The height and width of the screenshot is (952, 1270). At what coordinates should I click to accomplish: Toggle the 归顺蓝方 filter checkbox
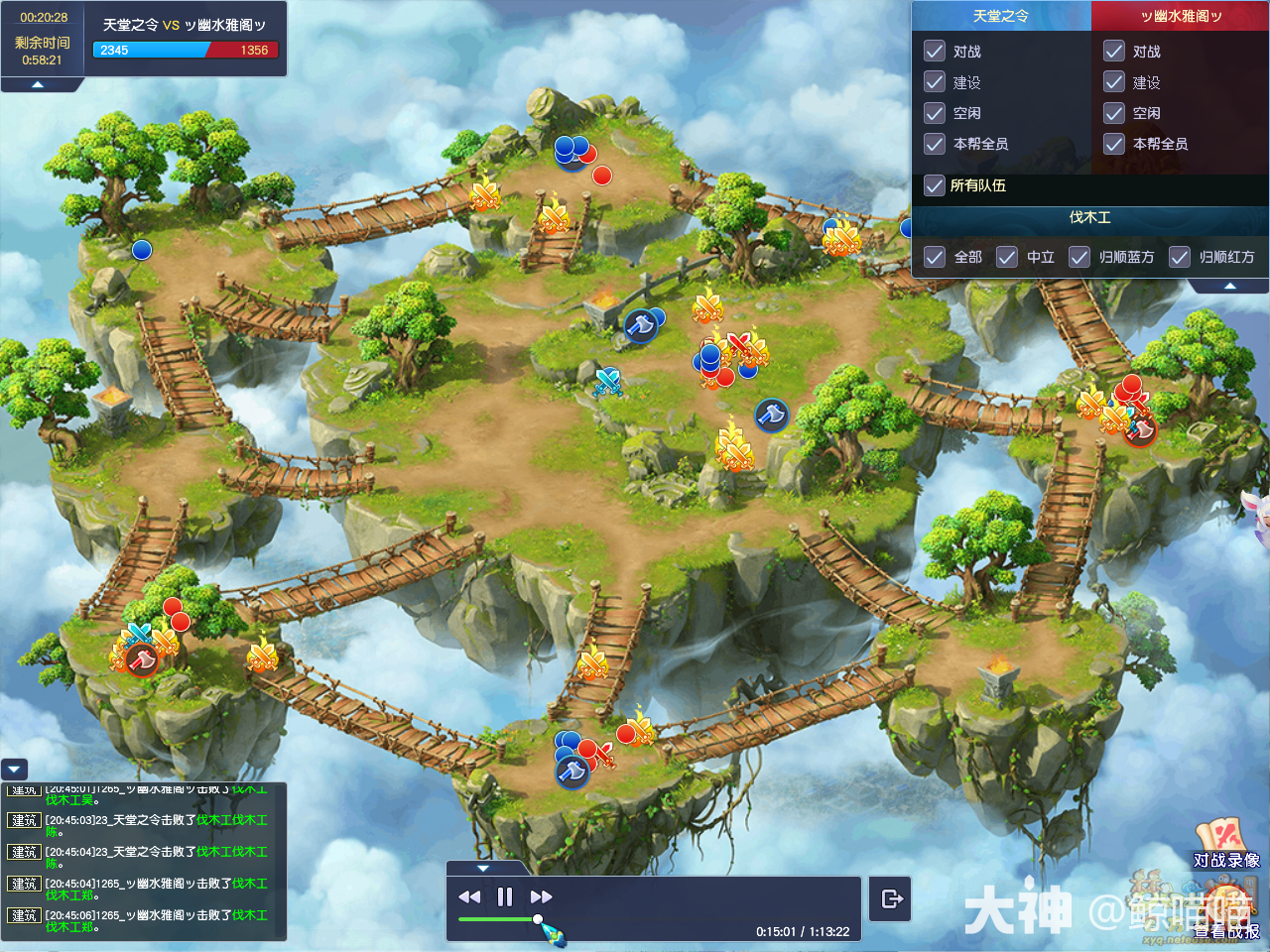pyautogui.click(x=1079, y=257)
